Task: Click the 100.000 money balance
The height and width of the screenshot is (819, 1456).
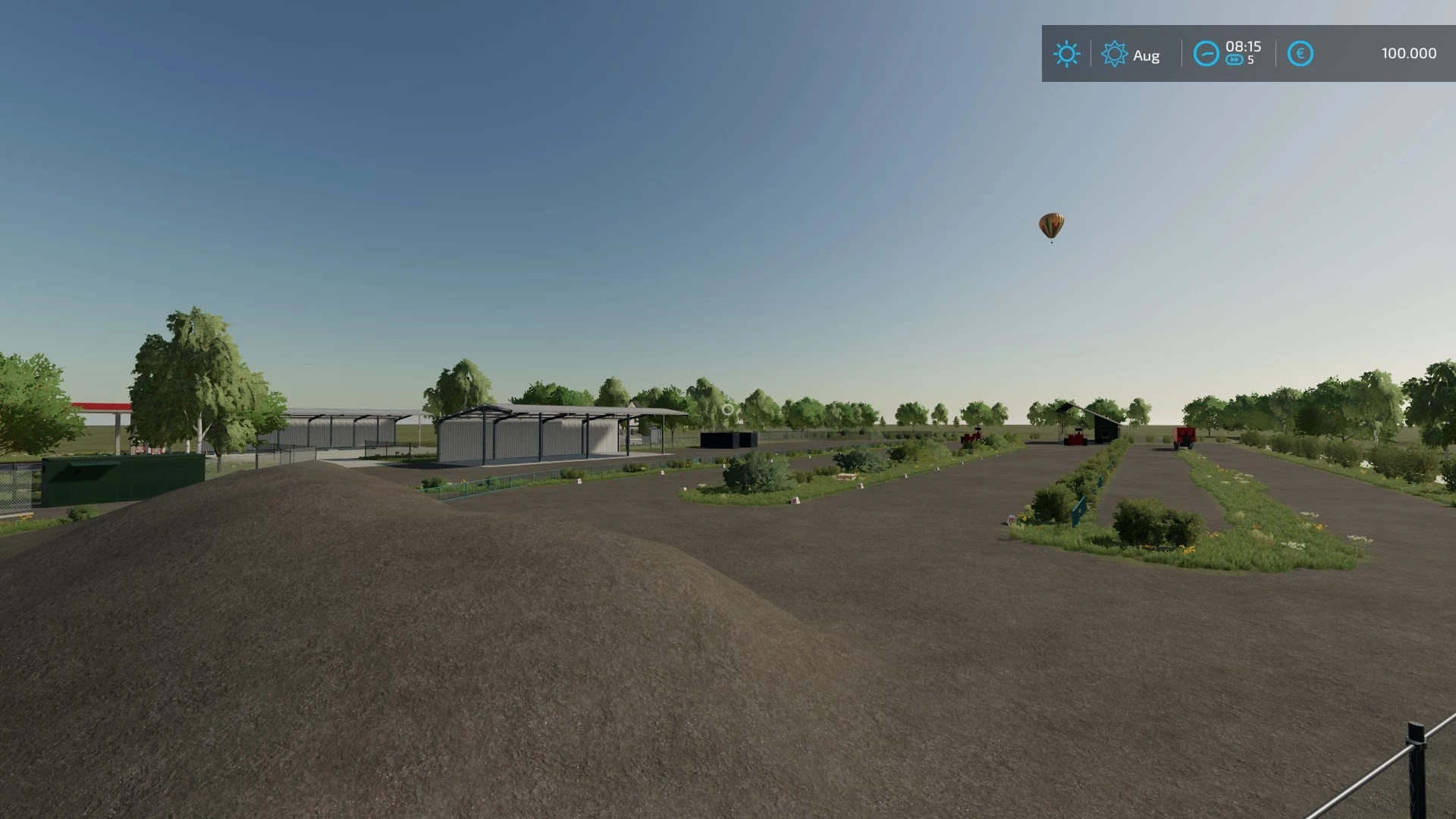Action: (x=1407, y=53)
